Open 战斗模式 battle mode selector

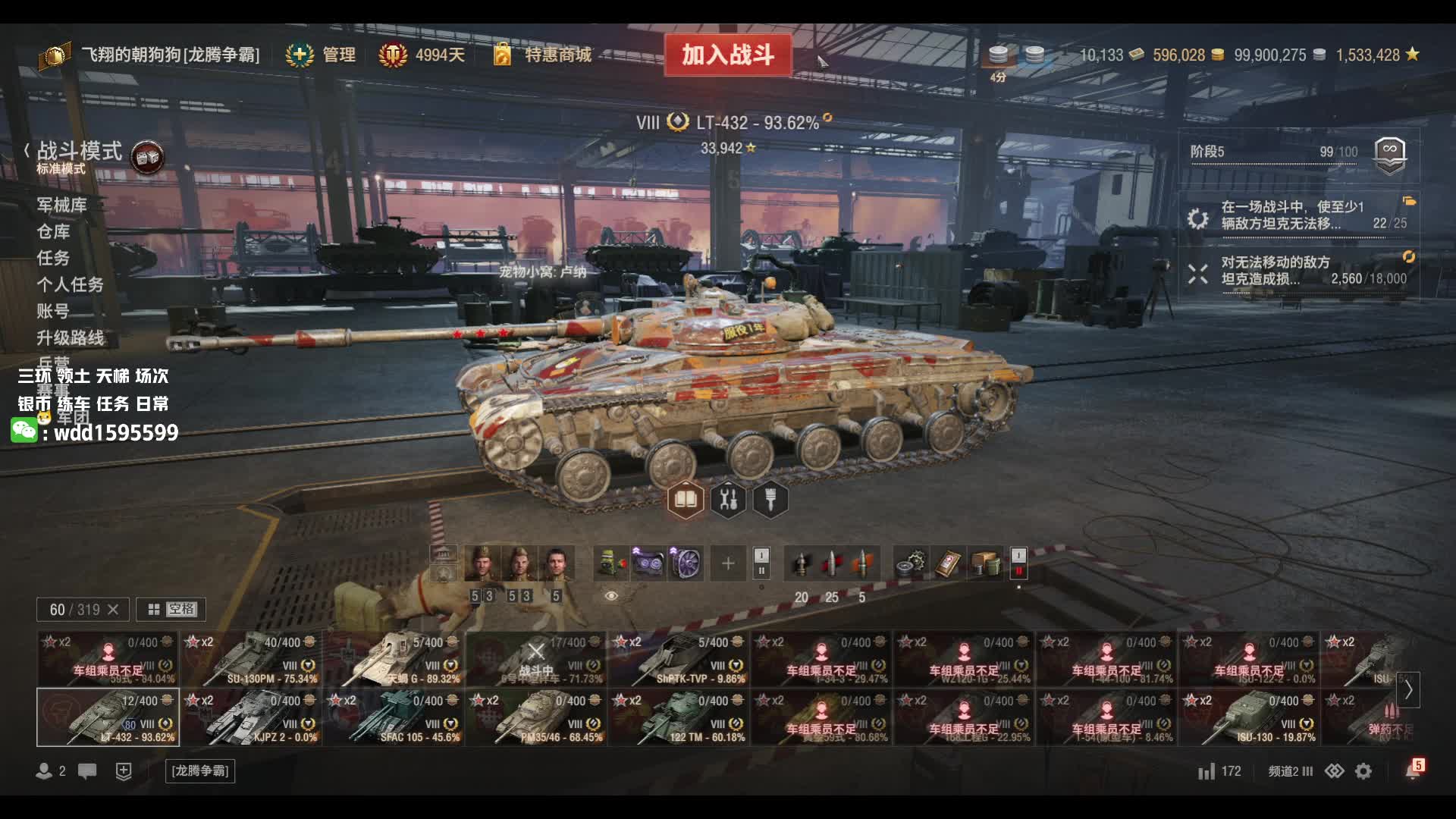(x=80, y=152)
